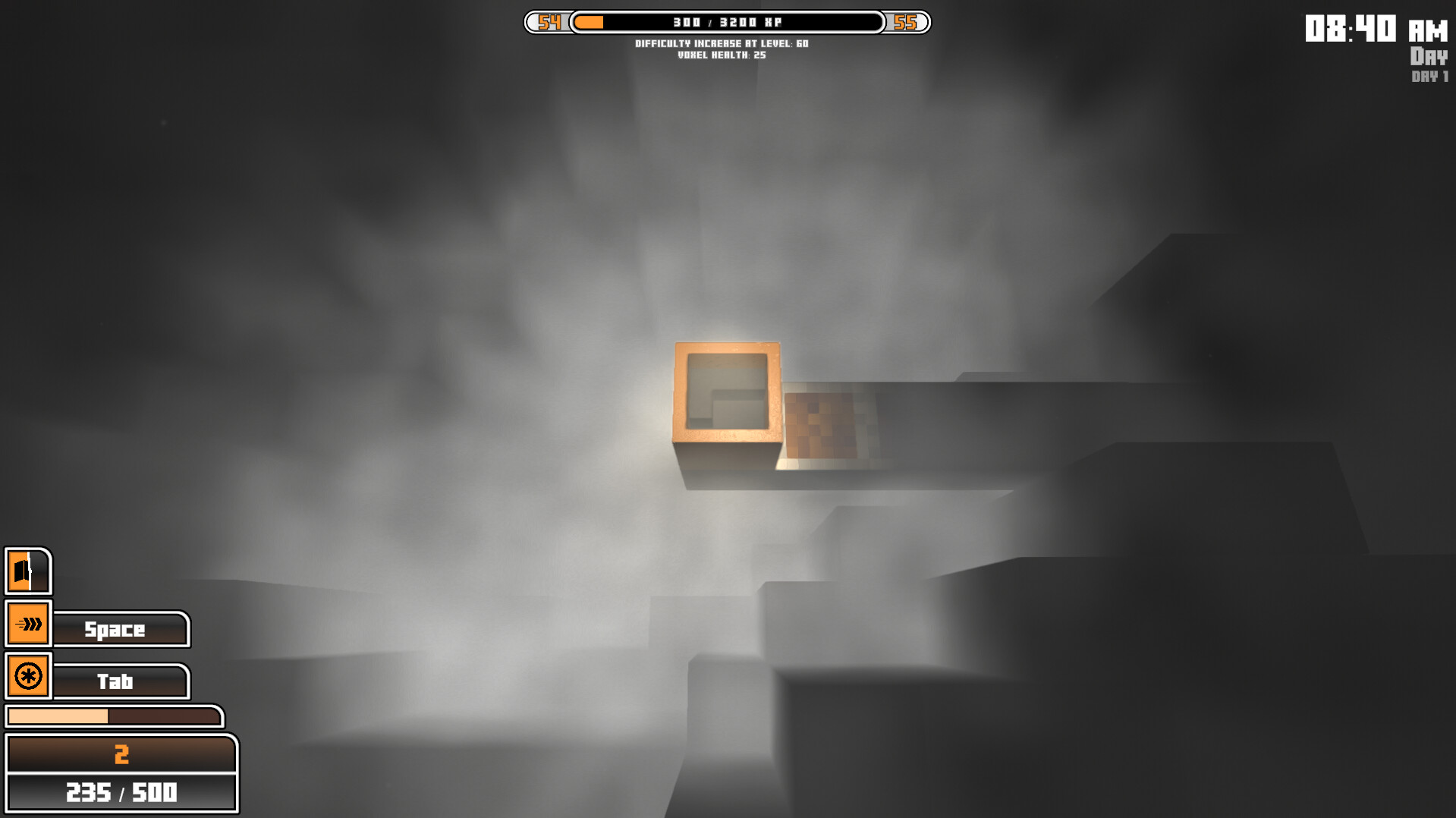The image size is (1456, 818).
Task: Click the level 54 badge on XP bar
Action: tap(549, 22)
